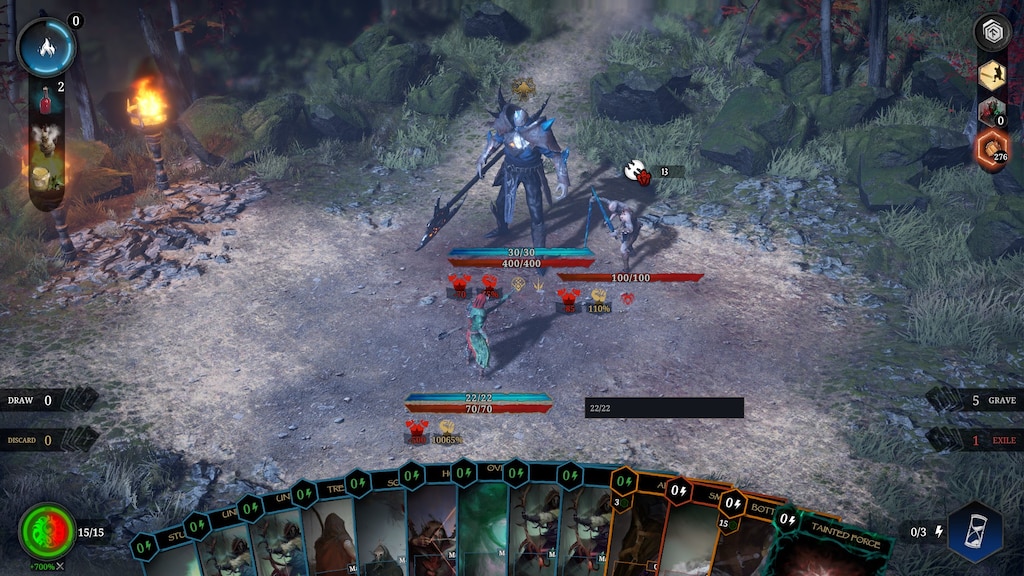The width and height of the screenshot is (1024, 576).
Task: Activate the blue flame ability orb
Action: coord(46,47)
